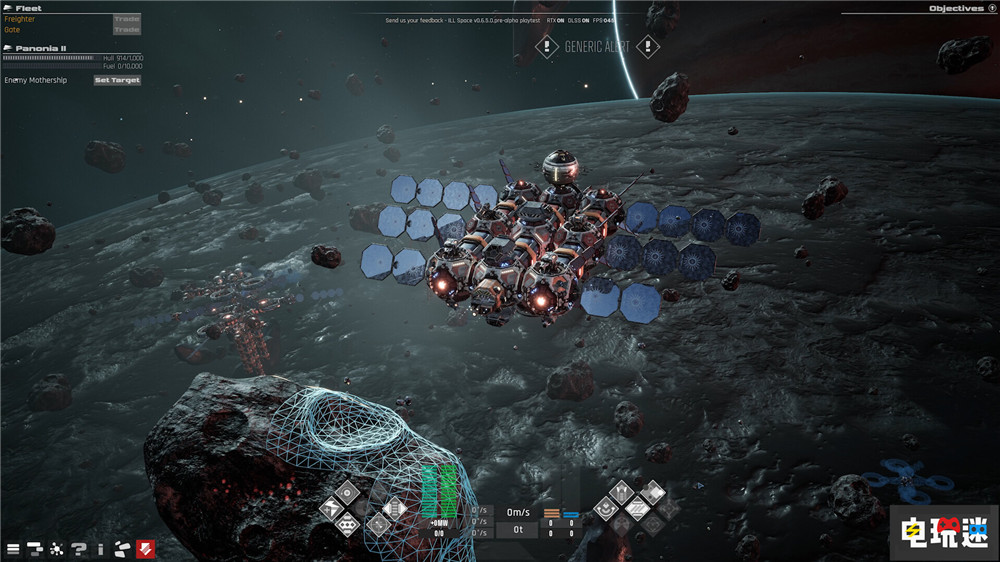Open the info 'i' icon
The height and width of the screenshot is (562, 1000).
[x=100, y=548]
